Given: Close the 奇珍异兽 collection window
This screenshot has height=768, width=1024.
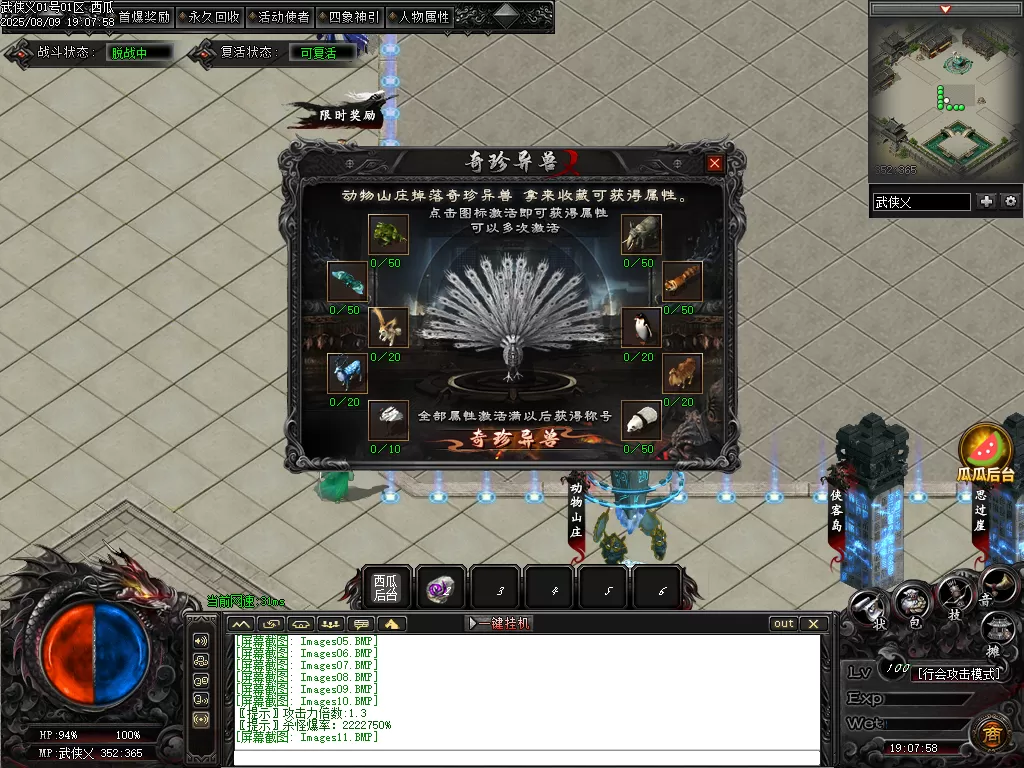Looking at the screenshot, I should [x=714, y=164].
